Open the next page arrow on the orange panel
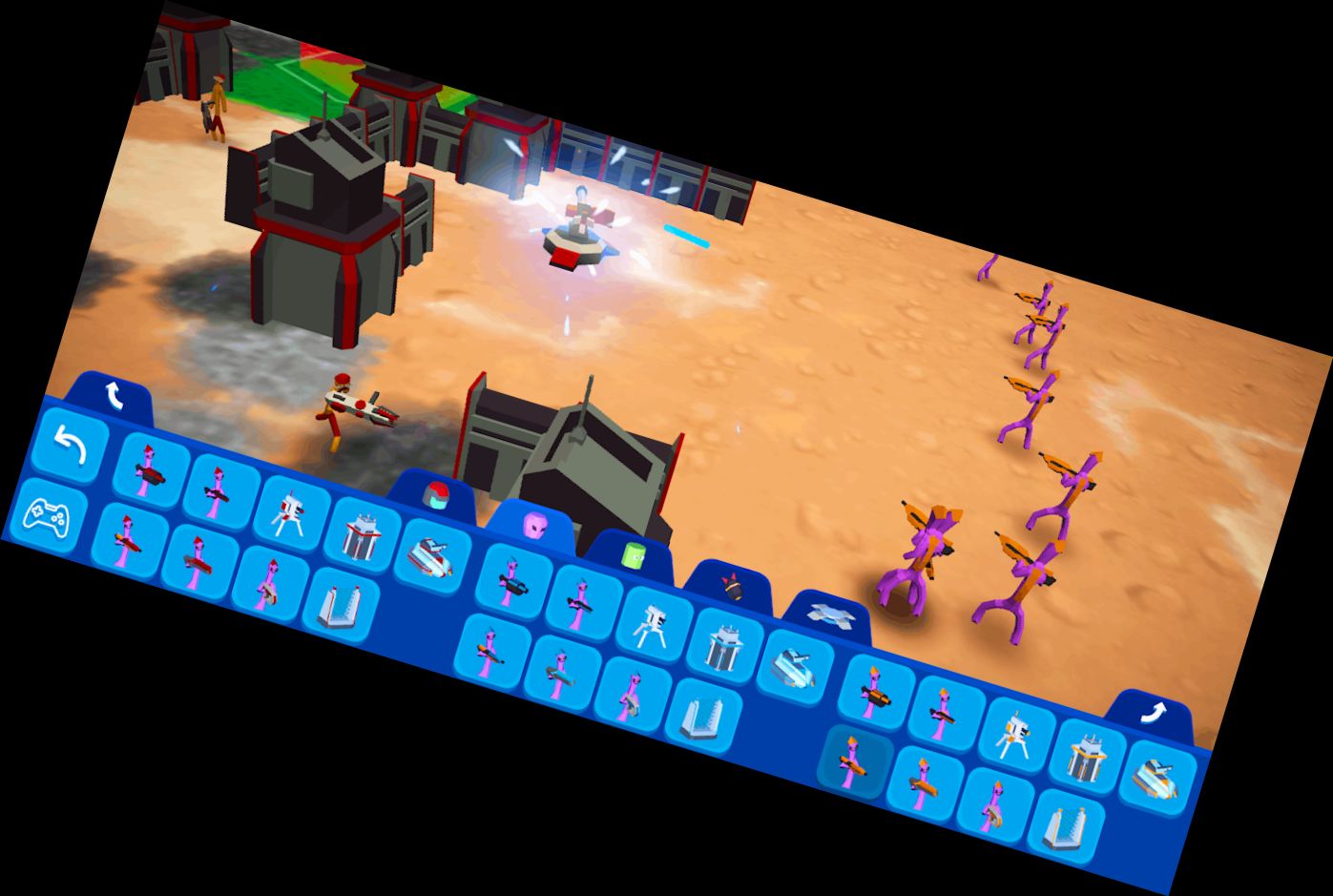The width and height of the screenshot is (1333, 896). point(1155,713)
